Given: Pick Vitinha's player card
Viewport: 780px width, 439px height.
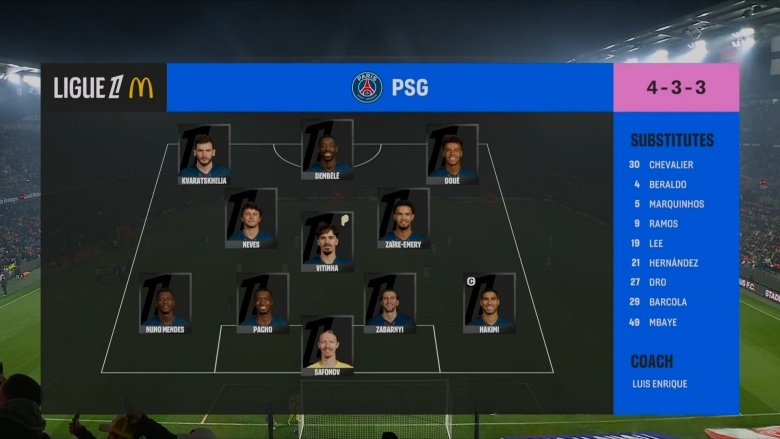Looking at the screenshot, I should pyautogui.click(x=328, y=240).
